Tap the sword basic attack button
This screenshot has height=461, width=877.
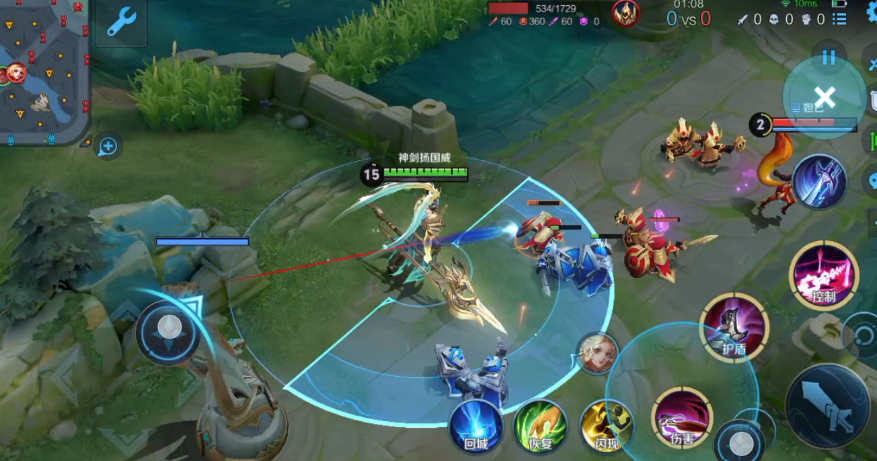pos(827,404)
